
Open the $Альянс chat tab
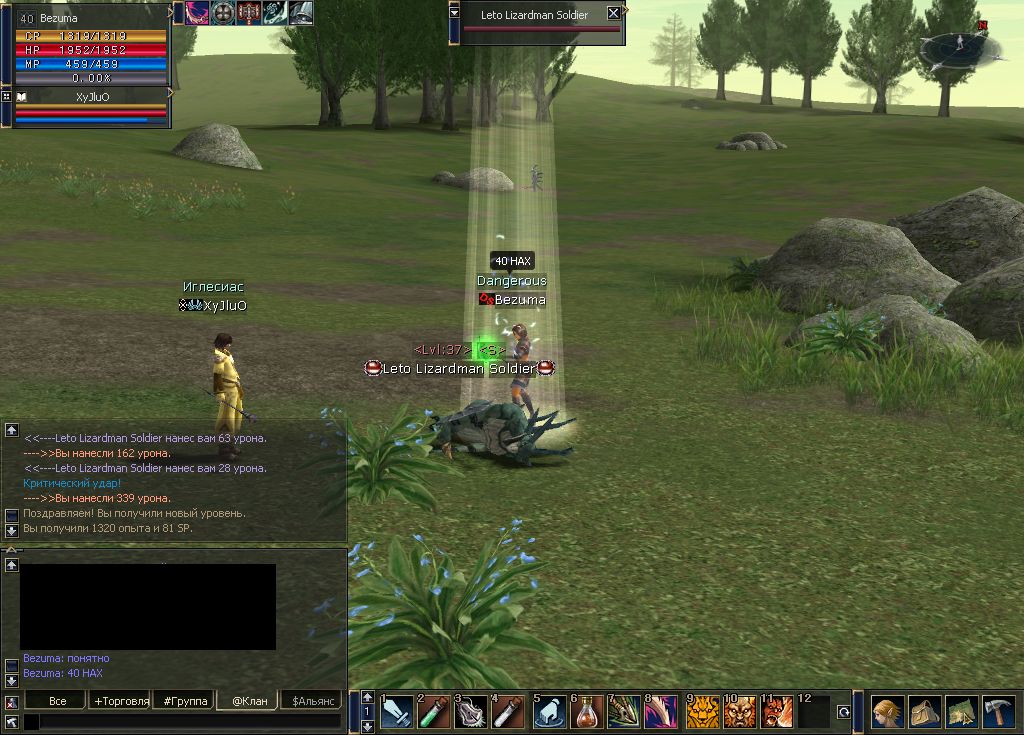tap(311, 701)
